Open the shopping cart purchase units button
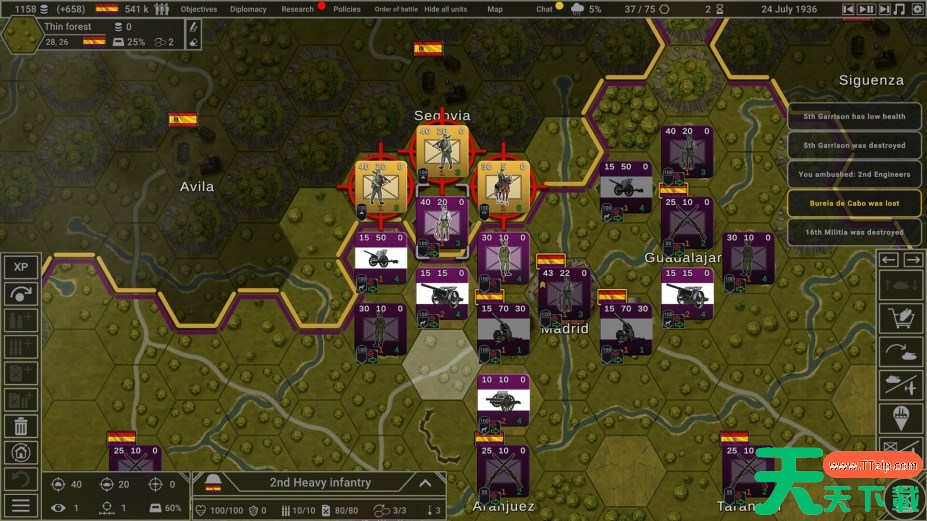The height and width of the screenshot is (521, 927). tap(900, 318)
